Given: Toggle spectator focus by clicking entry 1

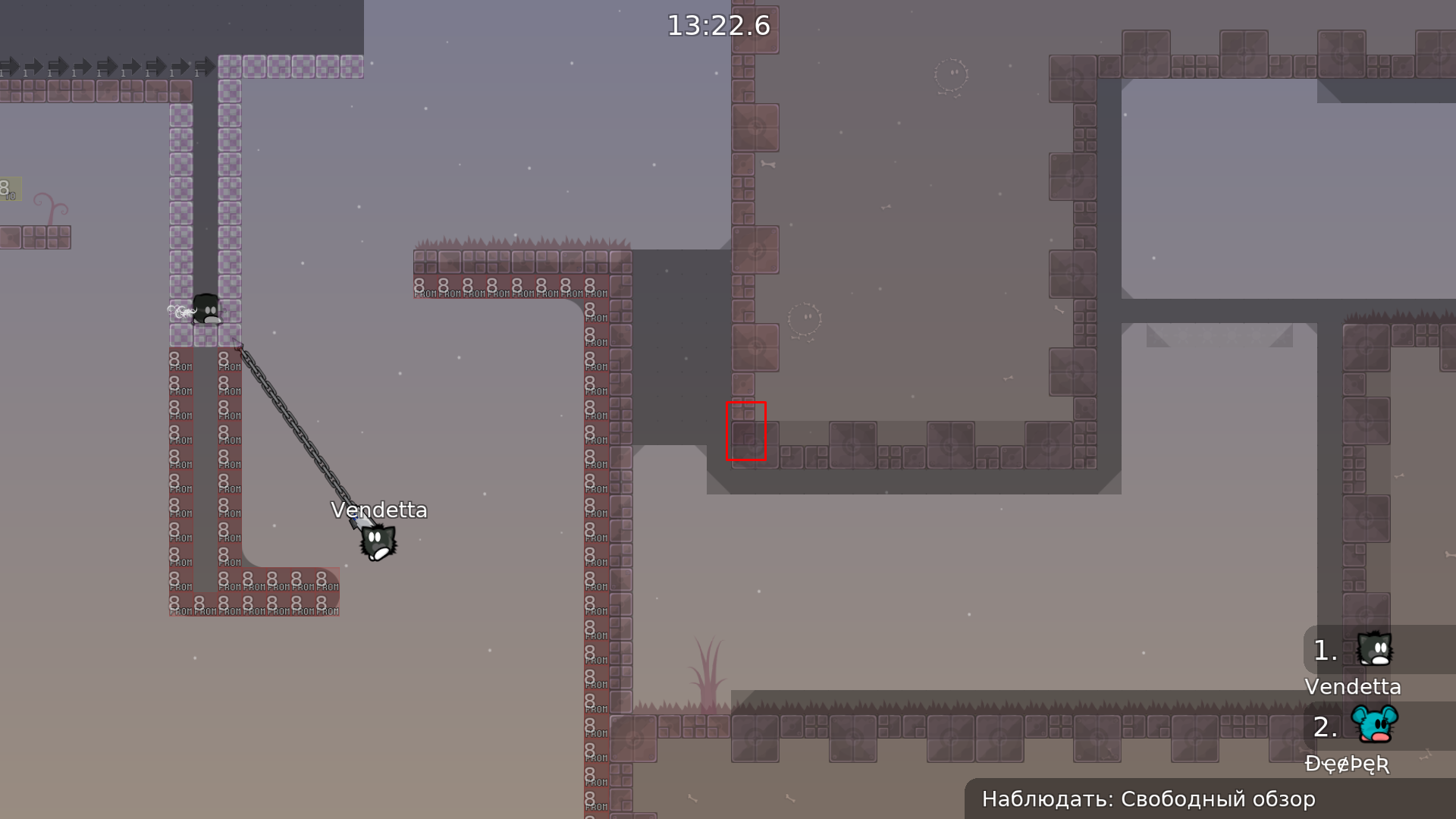Looking at the screenshot, I should click(x=1326, y=650).
